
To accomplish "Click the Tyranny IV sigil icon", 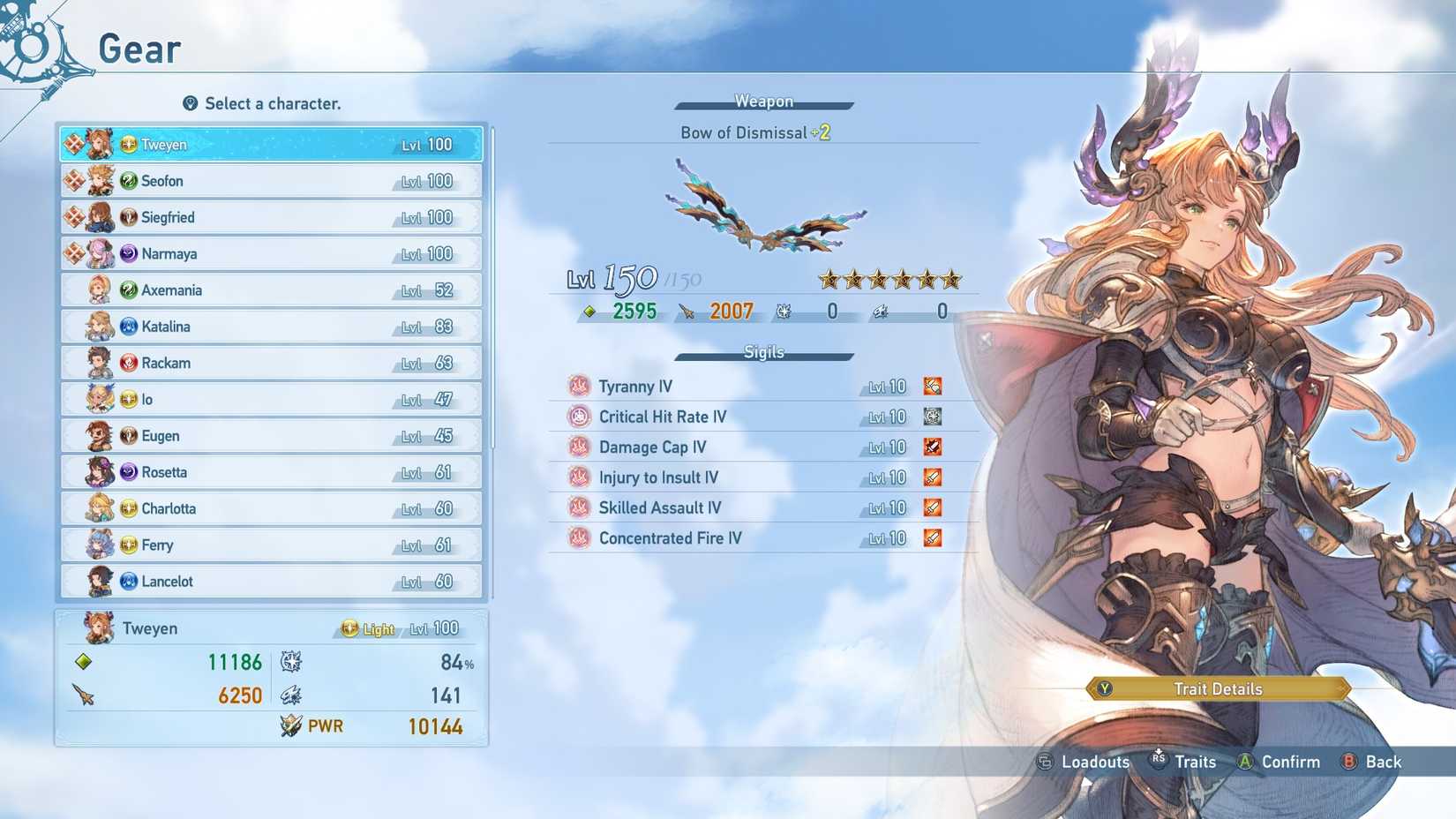I will (x=579, y=386).
